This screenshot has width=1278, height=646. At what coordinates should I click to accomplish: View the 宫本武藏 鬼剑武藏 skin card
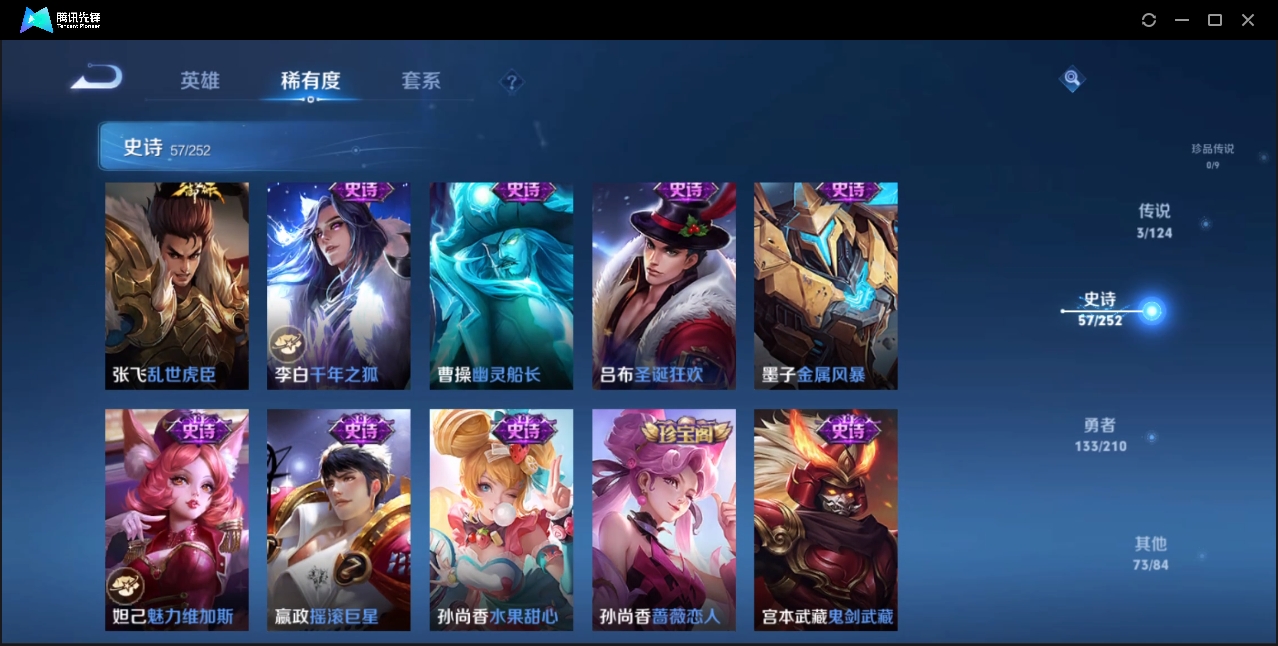[826, 520]
